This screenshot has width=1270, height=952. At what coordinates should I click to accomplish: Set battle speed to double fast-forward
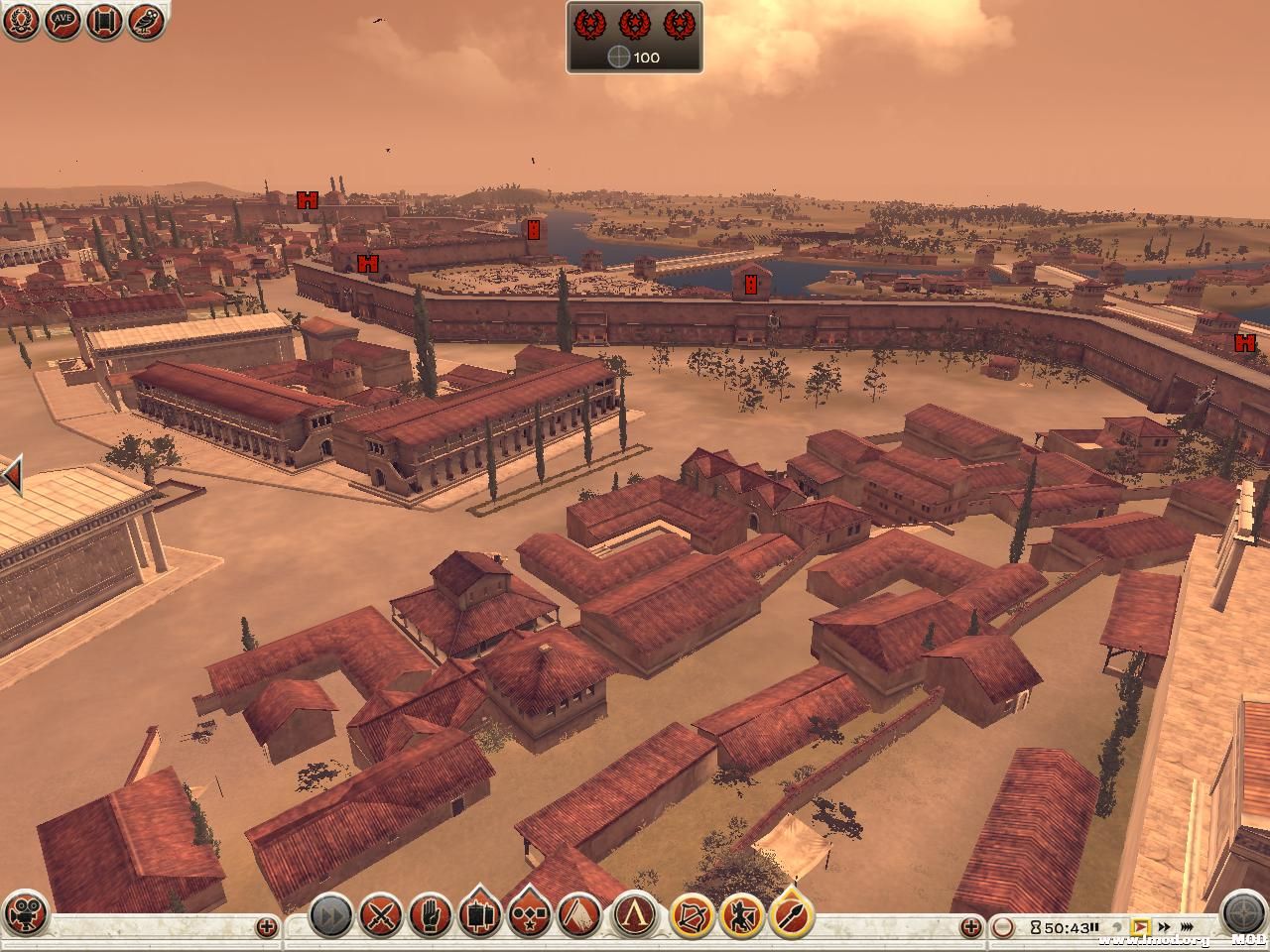pos(1163,928)
